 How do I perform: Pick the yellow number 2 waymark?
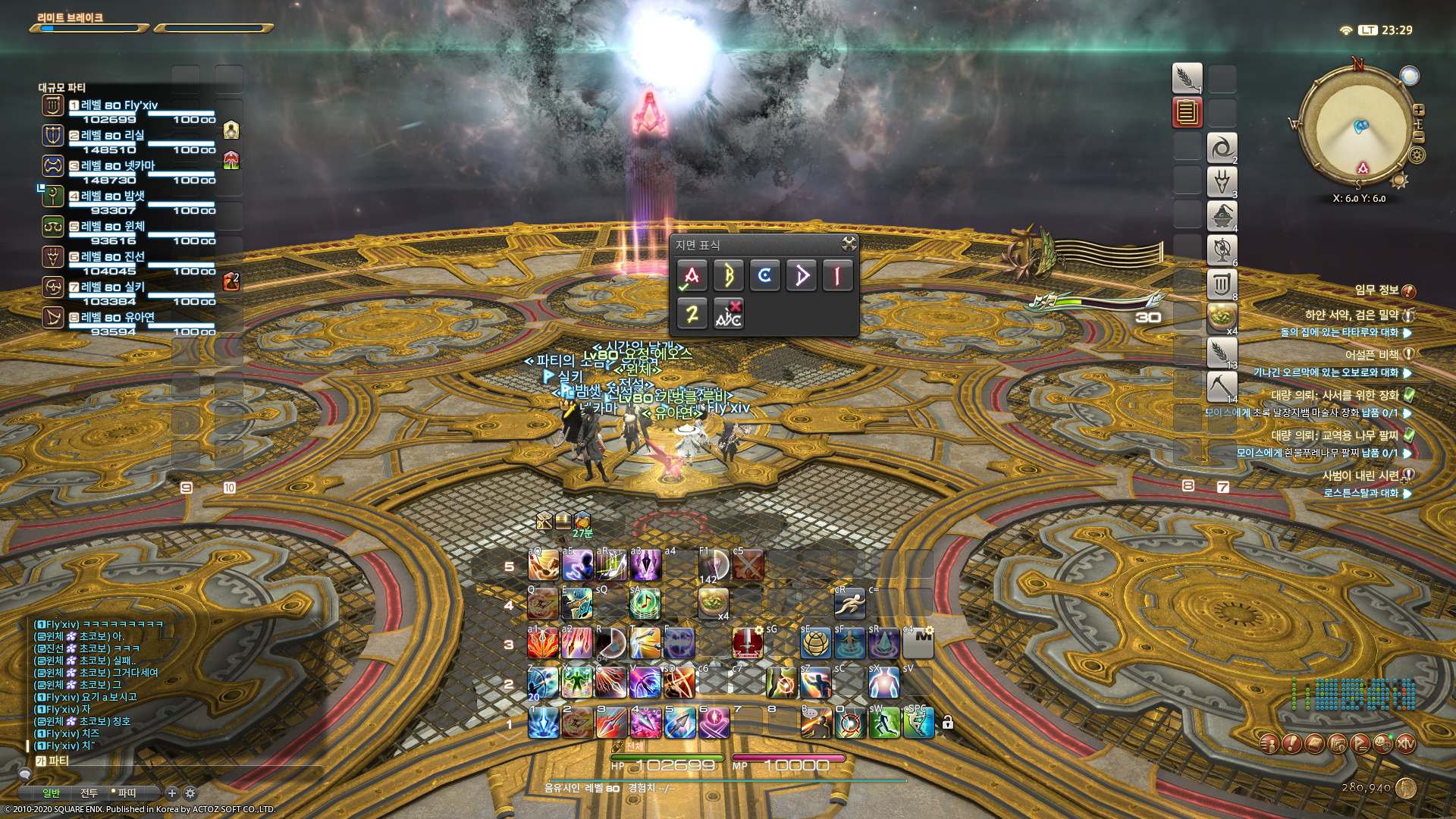[x=692, y=313]
